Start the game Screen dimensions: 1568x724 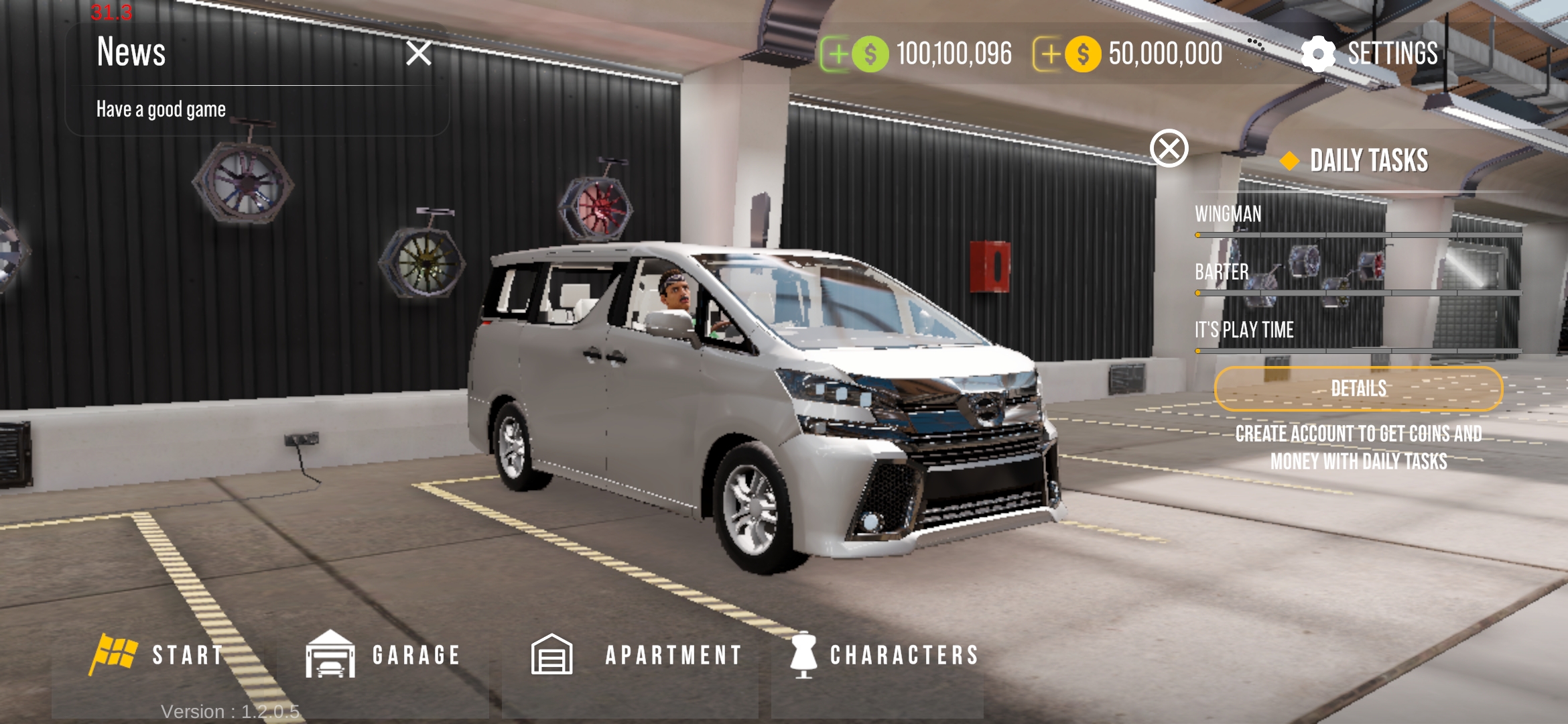[159, 655]
